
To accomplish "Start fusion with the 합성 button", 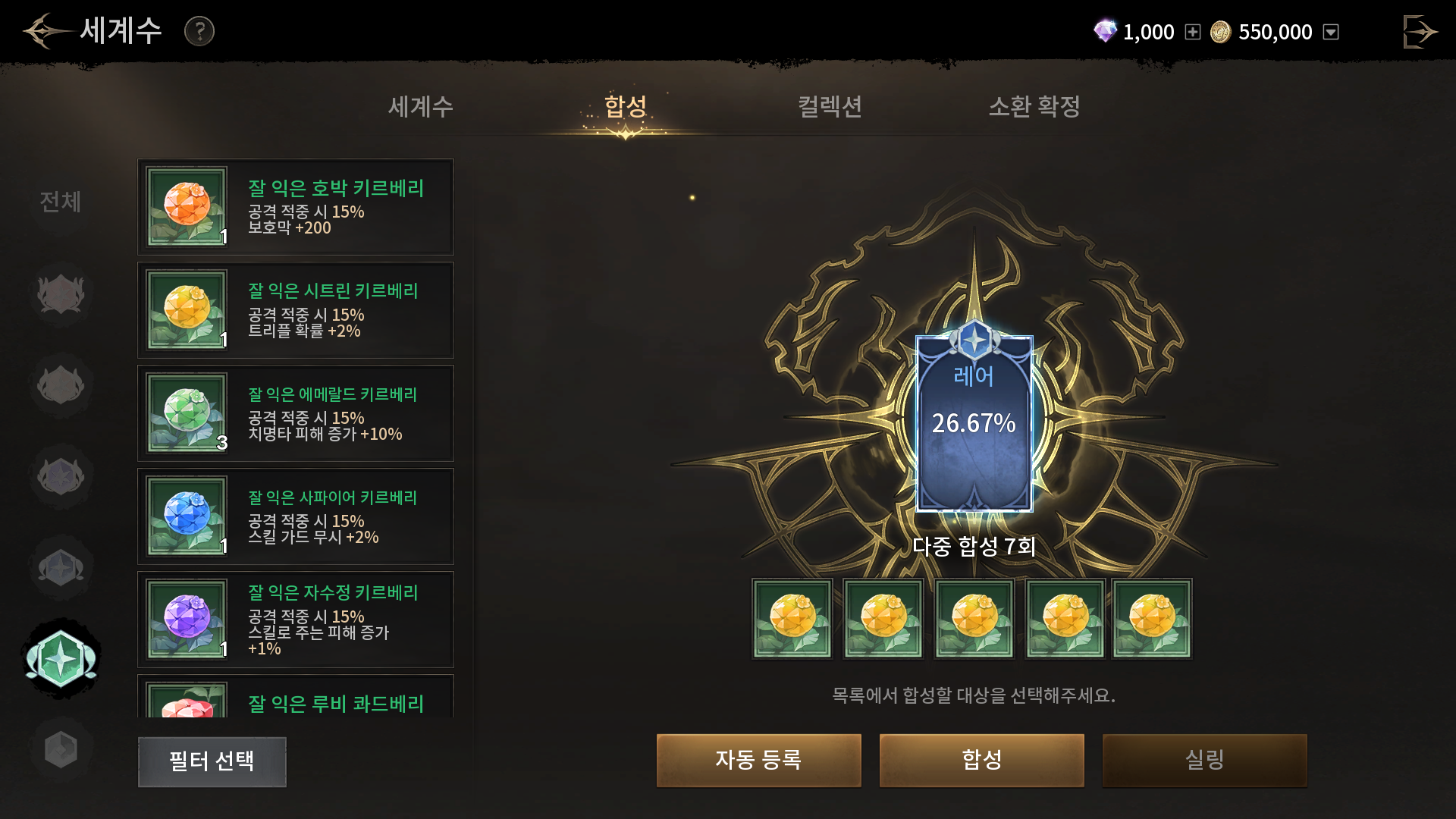I will [x=981, y=760].
